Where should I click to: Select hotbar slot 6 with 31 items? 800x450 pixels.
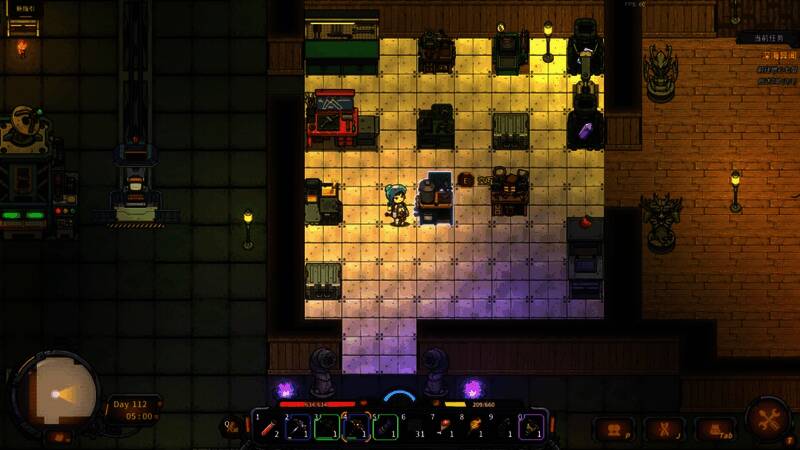click(415, 428)
